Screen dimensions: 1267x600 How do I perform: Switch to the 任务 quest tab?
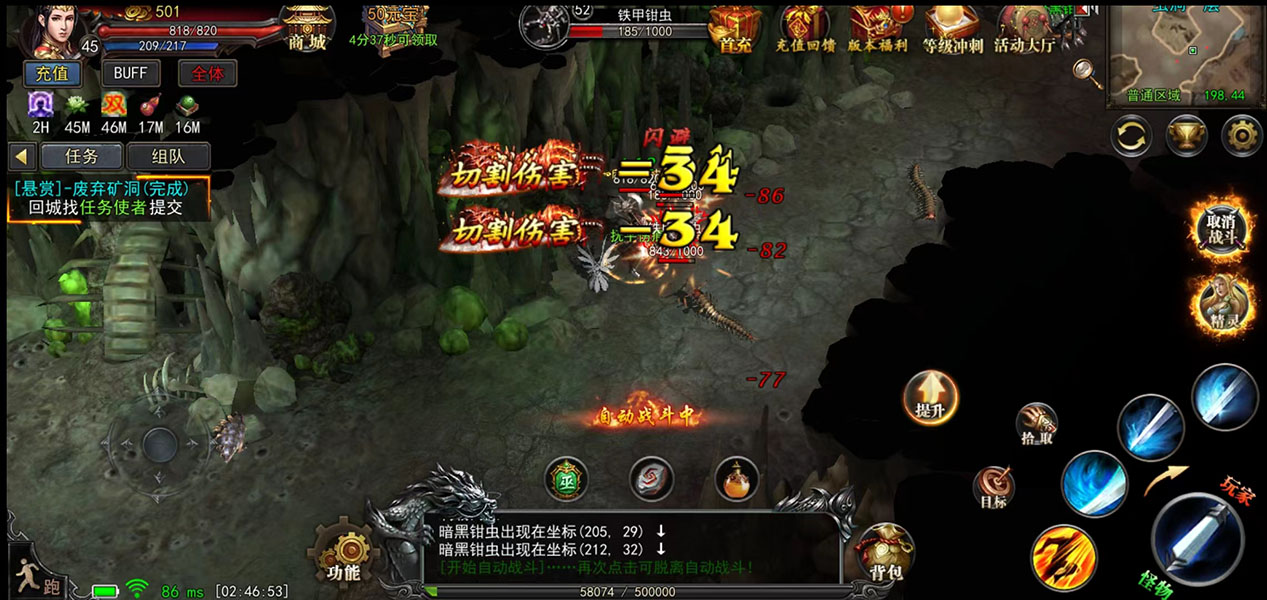tap(81, 156)
